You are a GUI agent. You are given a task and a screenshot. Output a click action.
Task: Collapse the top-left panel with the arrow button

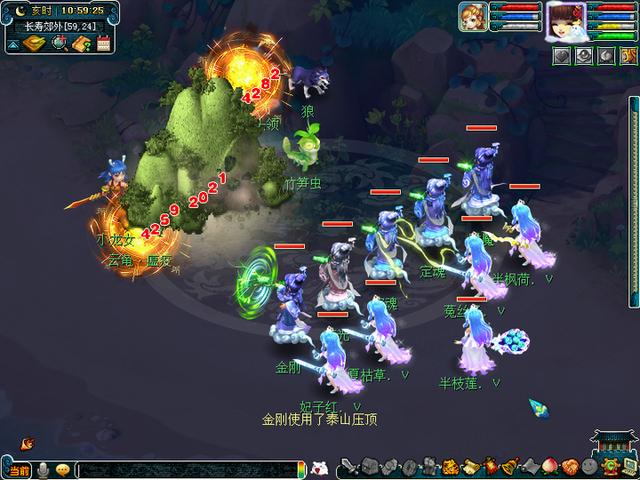[x=11, y=44]
